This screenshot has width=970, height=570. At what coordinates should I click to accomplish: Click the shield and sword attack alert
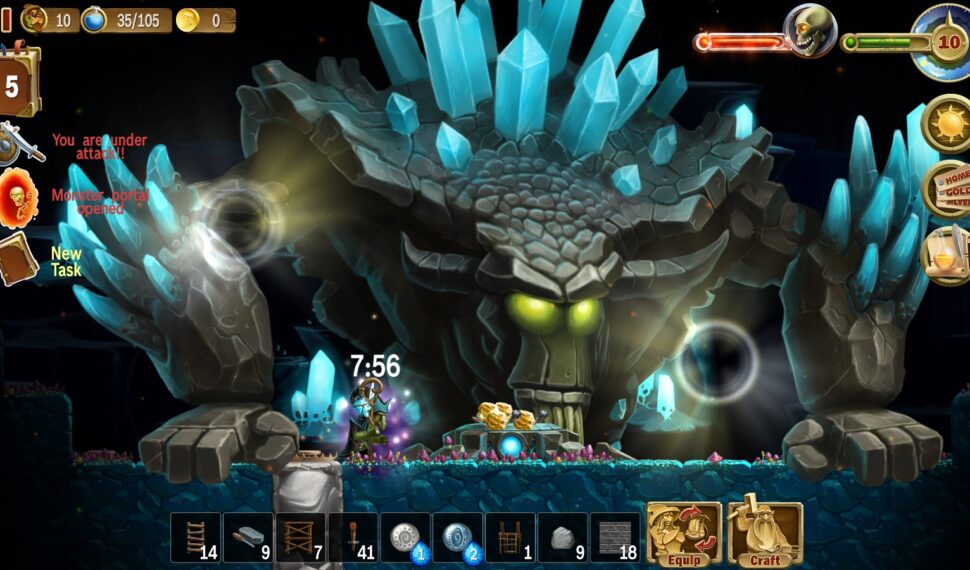20,145
